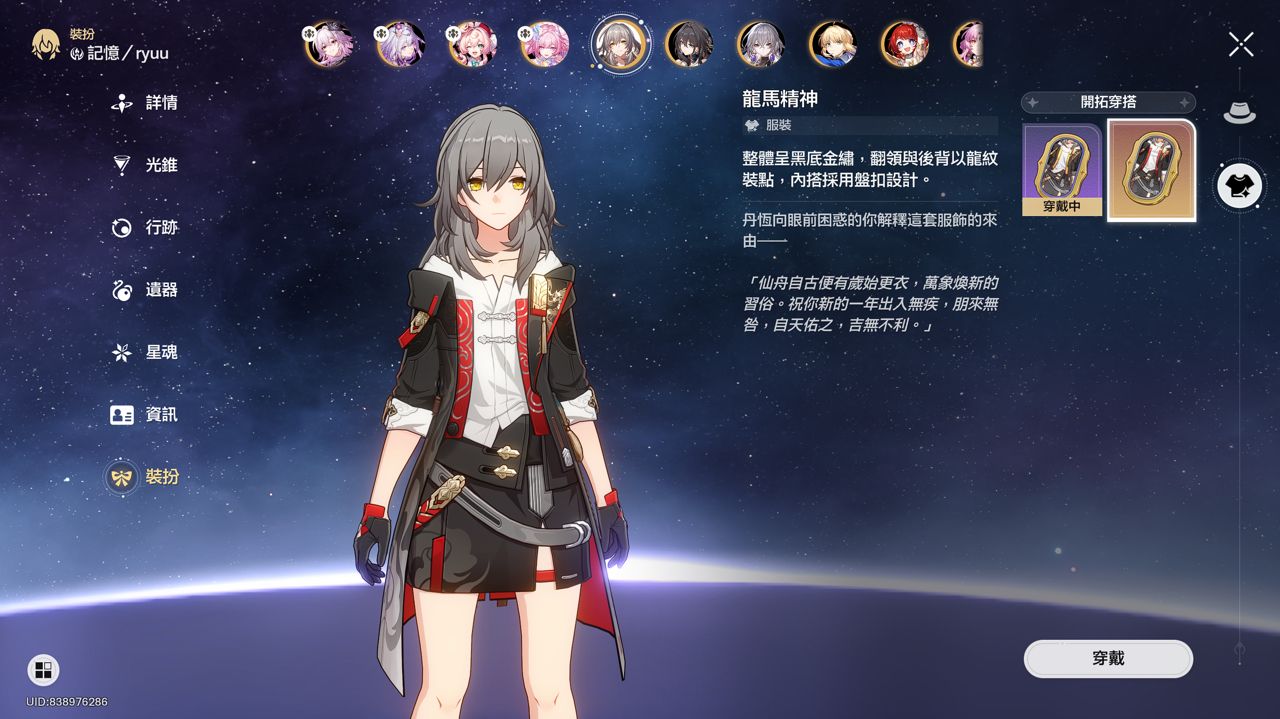Select the blonde-haired character in blue
This screenshot has width=1280, height=719.
tap(833, 44)
